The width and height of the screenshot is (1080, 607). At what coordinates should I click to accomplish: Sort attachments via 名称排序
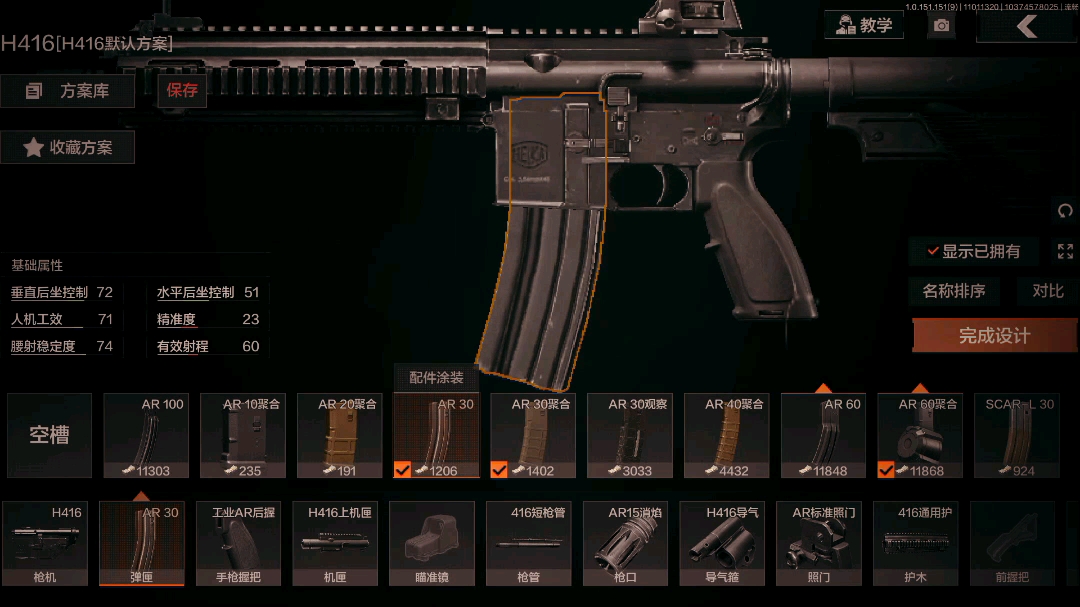pos(953,291)
